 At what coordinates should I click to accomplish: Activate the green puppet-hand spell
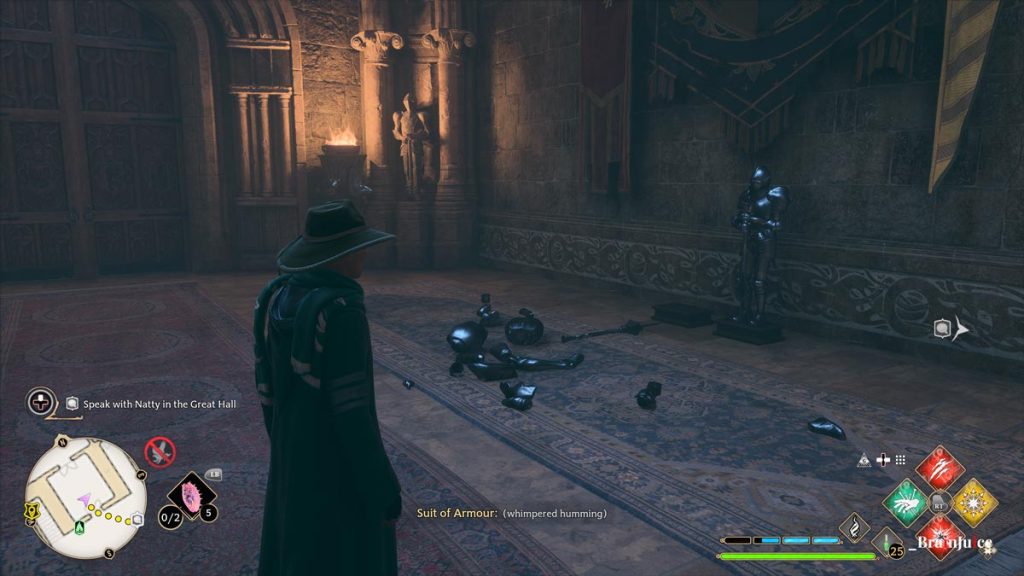[907, 502]
